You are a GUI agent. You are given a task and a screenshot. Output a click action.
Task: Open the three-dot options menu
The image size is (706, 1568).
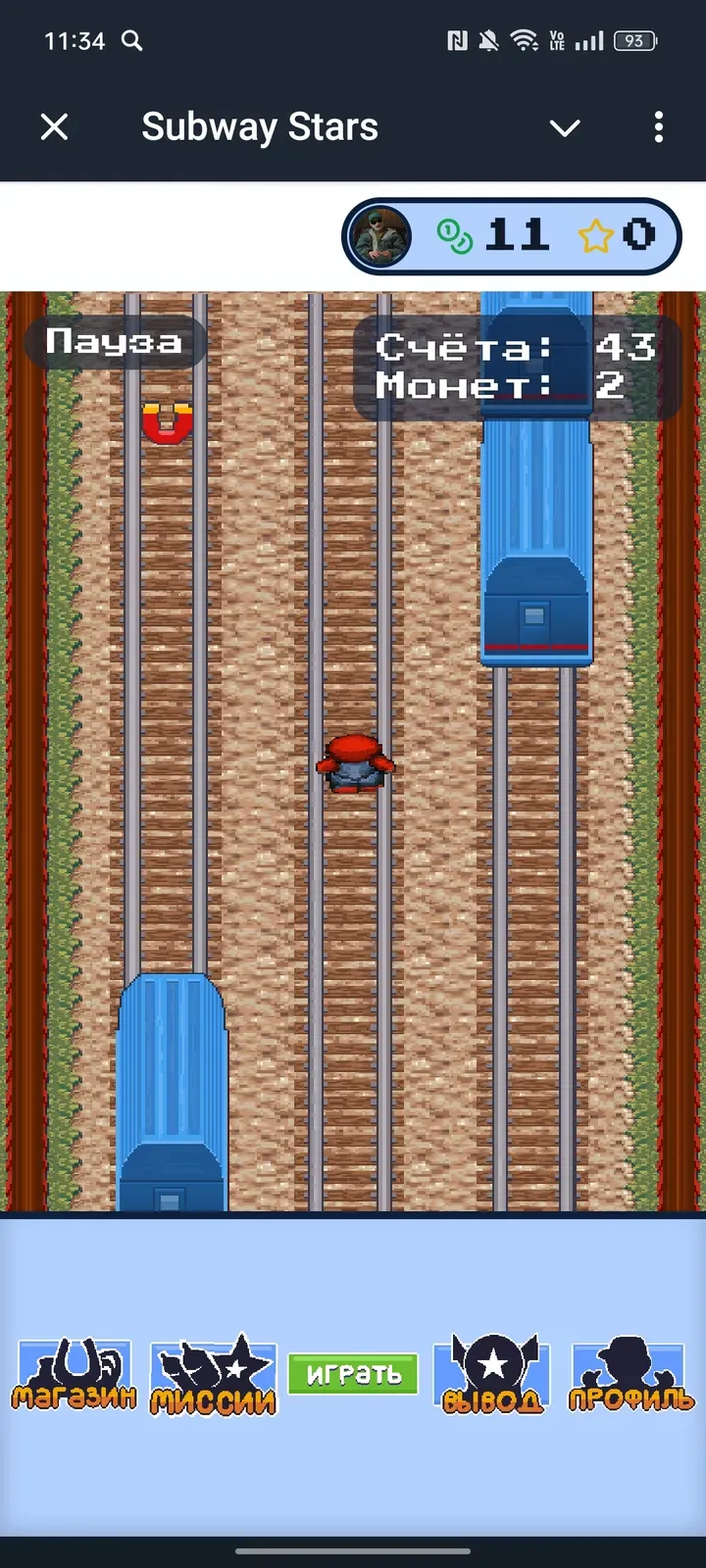tap(658, 126)
